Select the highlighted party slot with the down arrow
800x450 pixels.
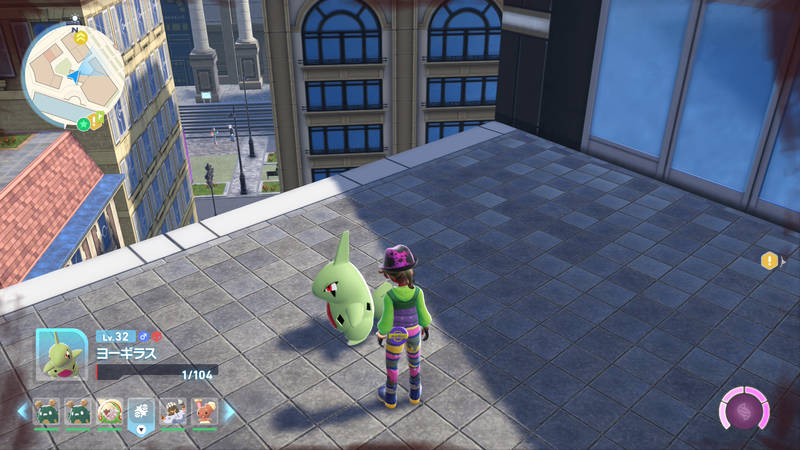(x=141, y=411)
